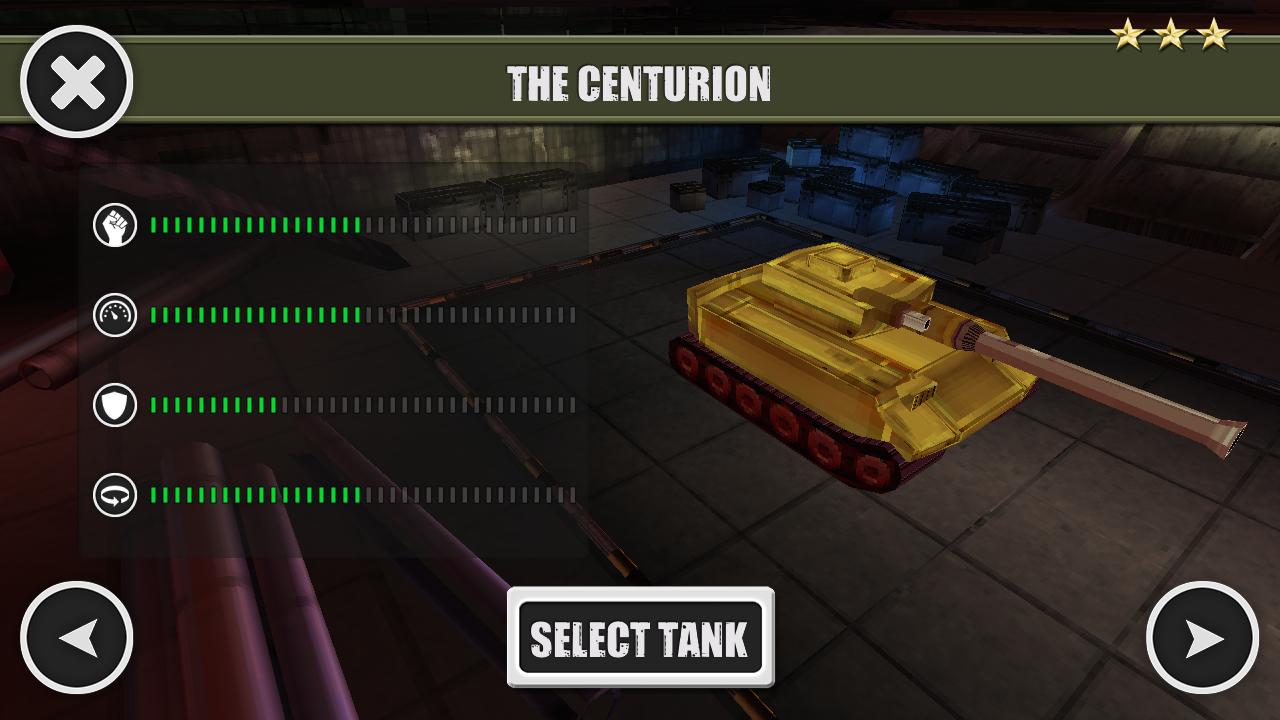The image size is (1280, 720).
Task: Click the fist power stat icon
Action: [x=115, y=225]
